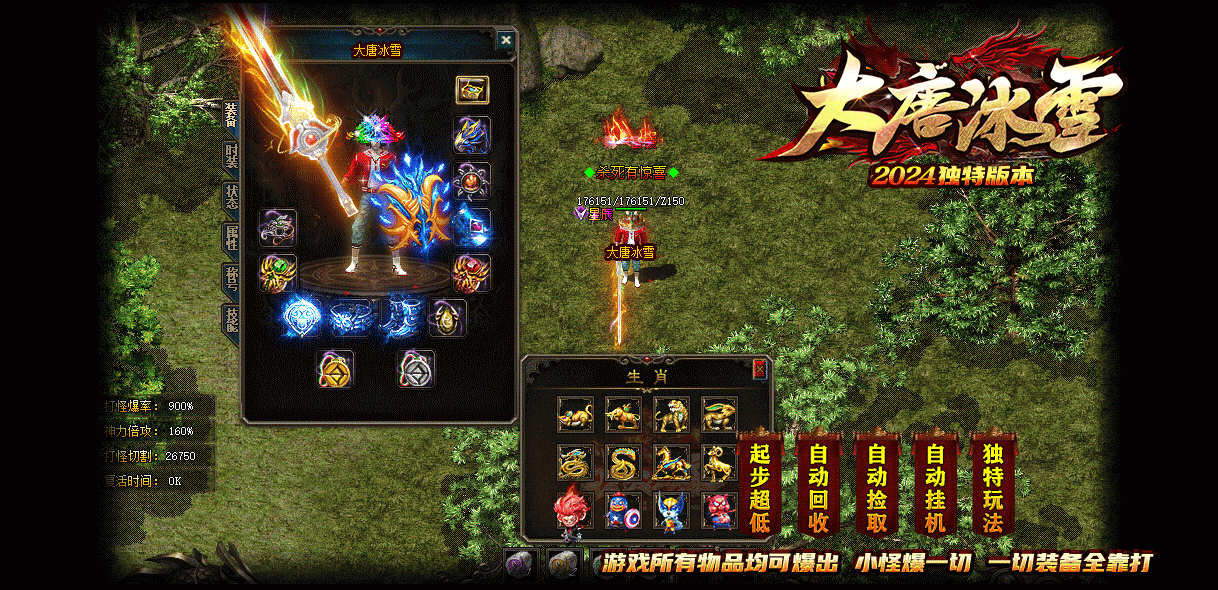The width and height of the screenshot is (1218, 590).
Task: Select the golden dragon zodiac slot
Action: [x=575, y=461]
